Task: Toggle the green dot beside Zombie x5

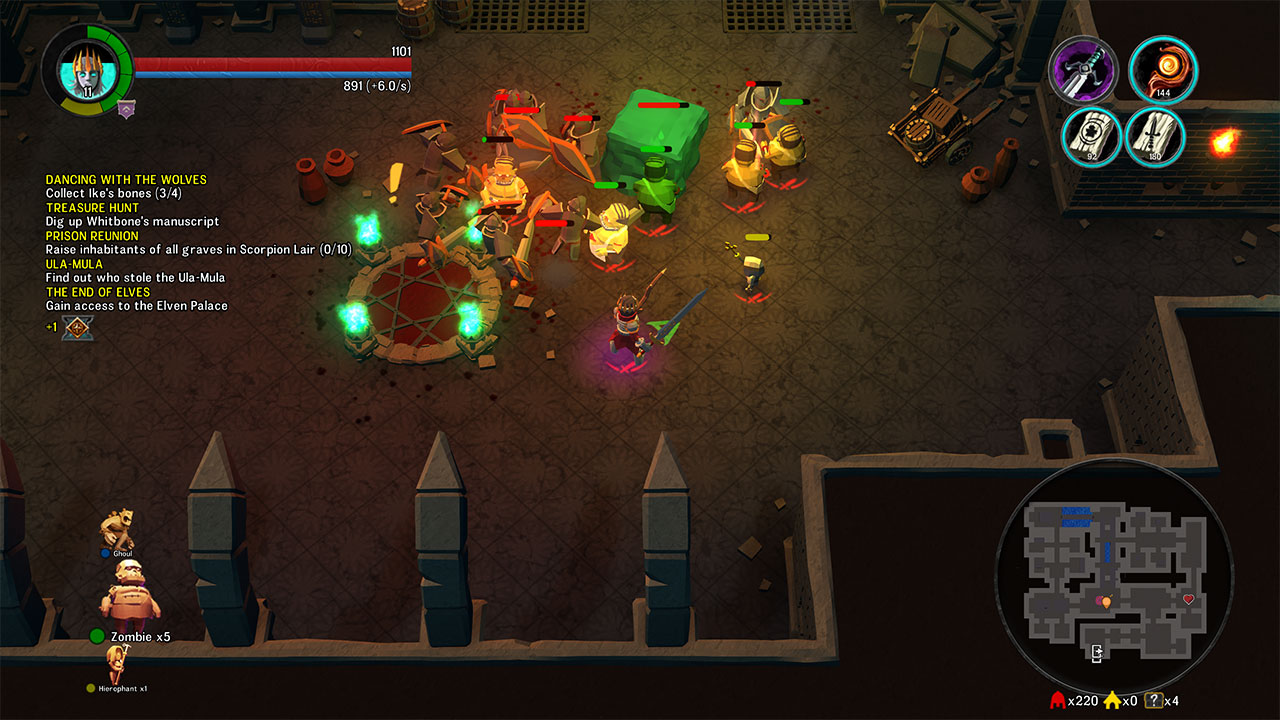Action: 95,634
